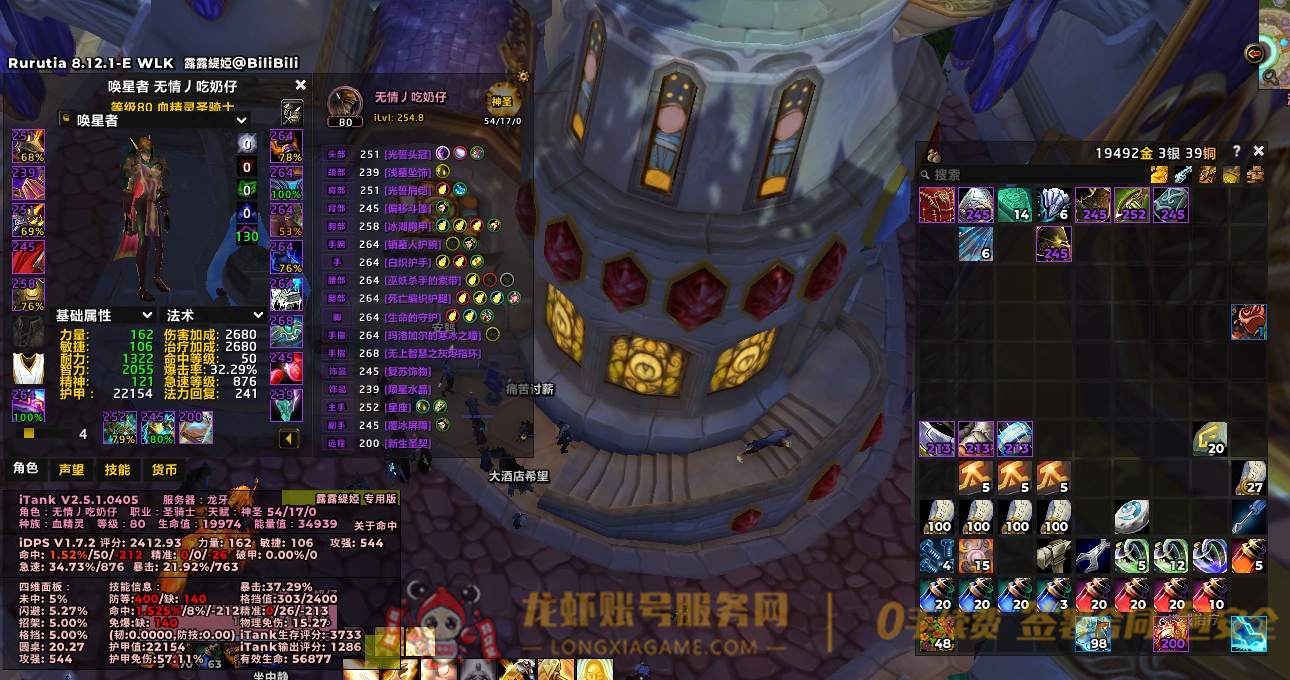1290x680 pixels.
Task: Switch to the 声望 reputation tab
Action: [71, 469]
